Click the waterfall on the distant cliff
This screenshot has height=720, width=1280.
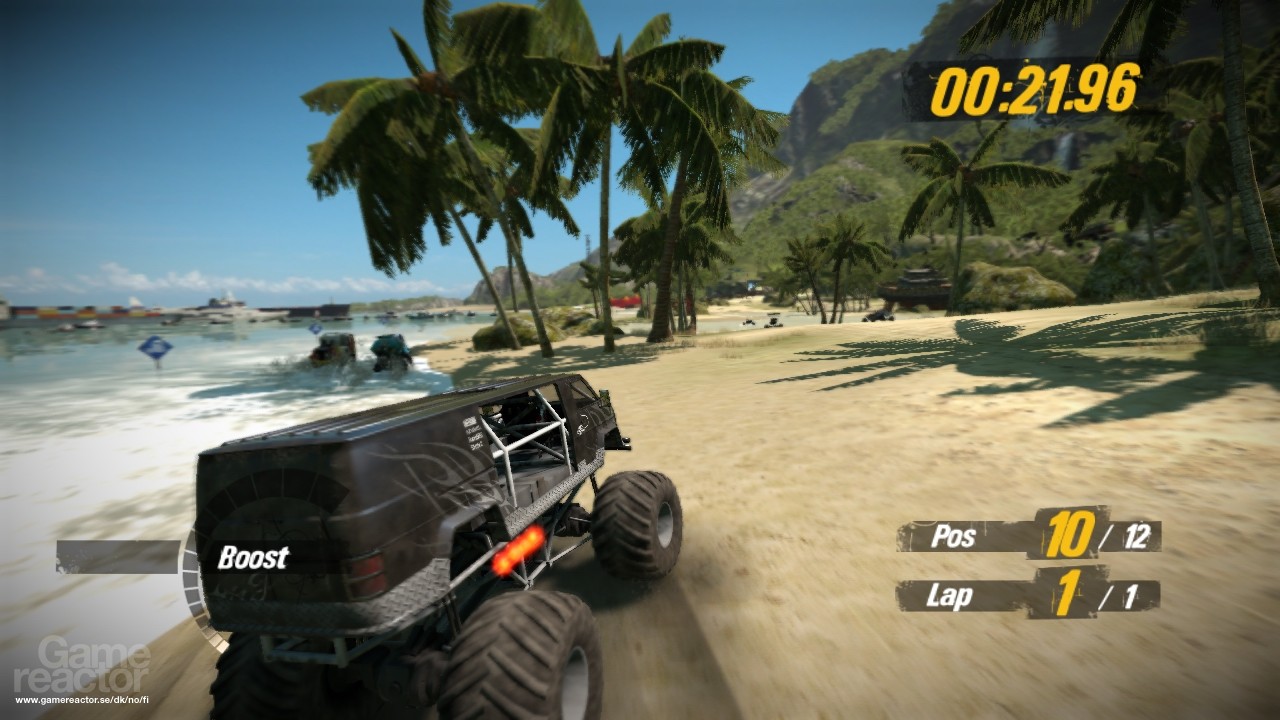(x=1063, y=150)
